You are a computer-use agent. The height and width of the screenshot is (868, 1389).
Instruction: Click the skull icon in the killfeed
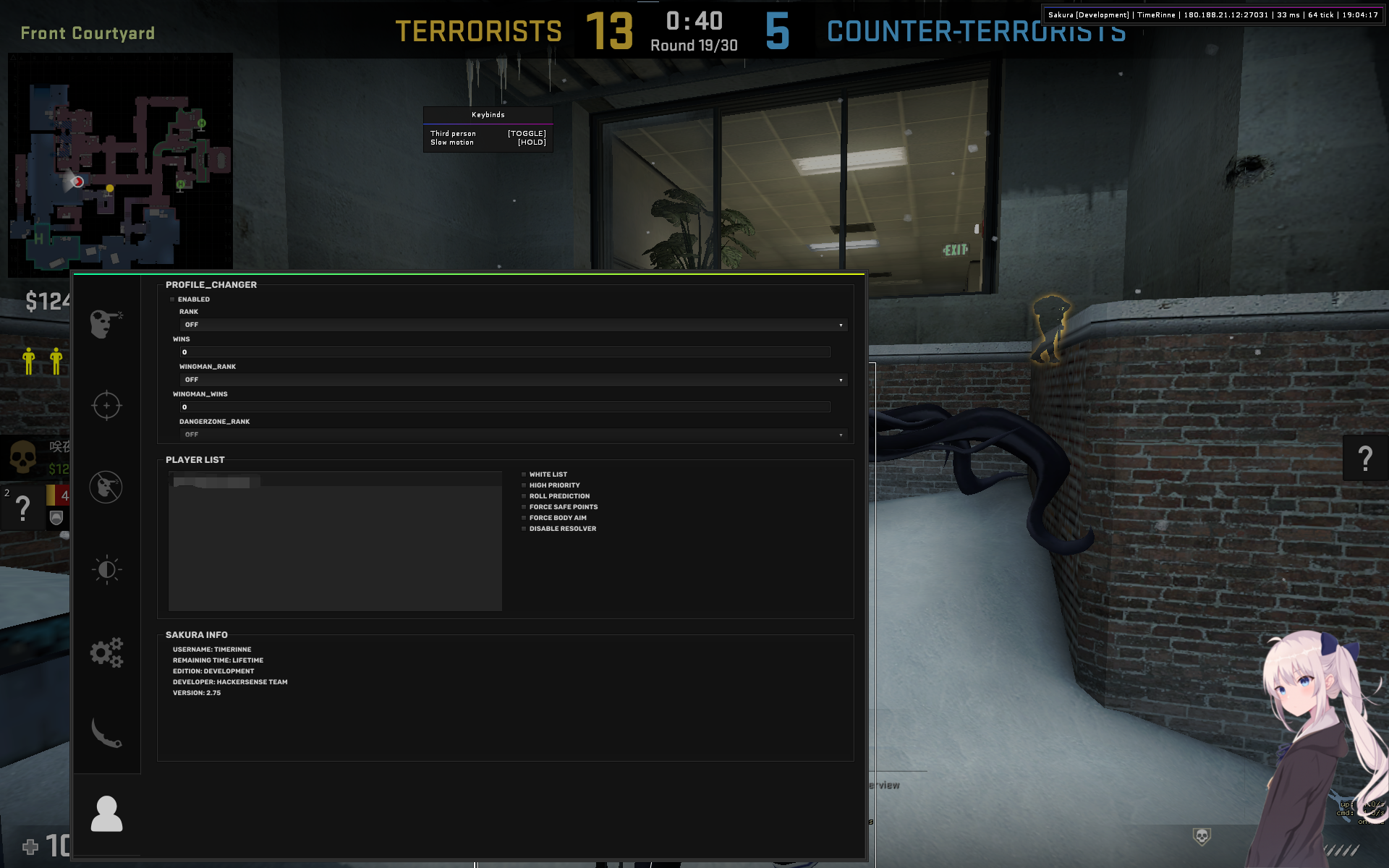click(24, 458)
